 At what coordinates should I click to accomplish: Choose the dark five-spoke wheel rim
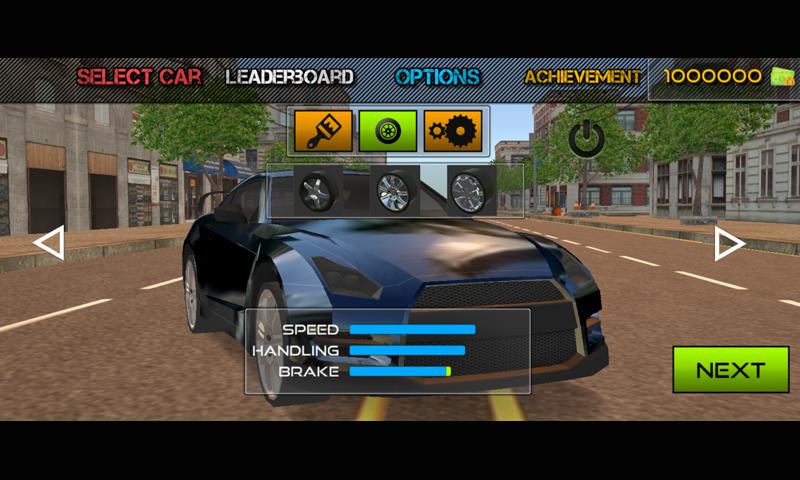pos(319,190)
